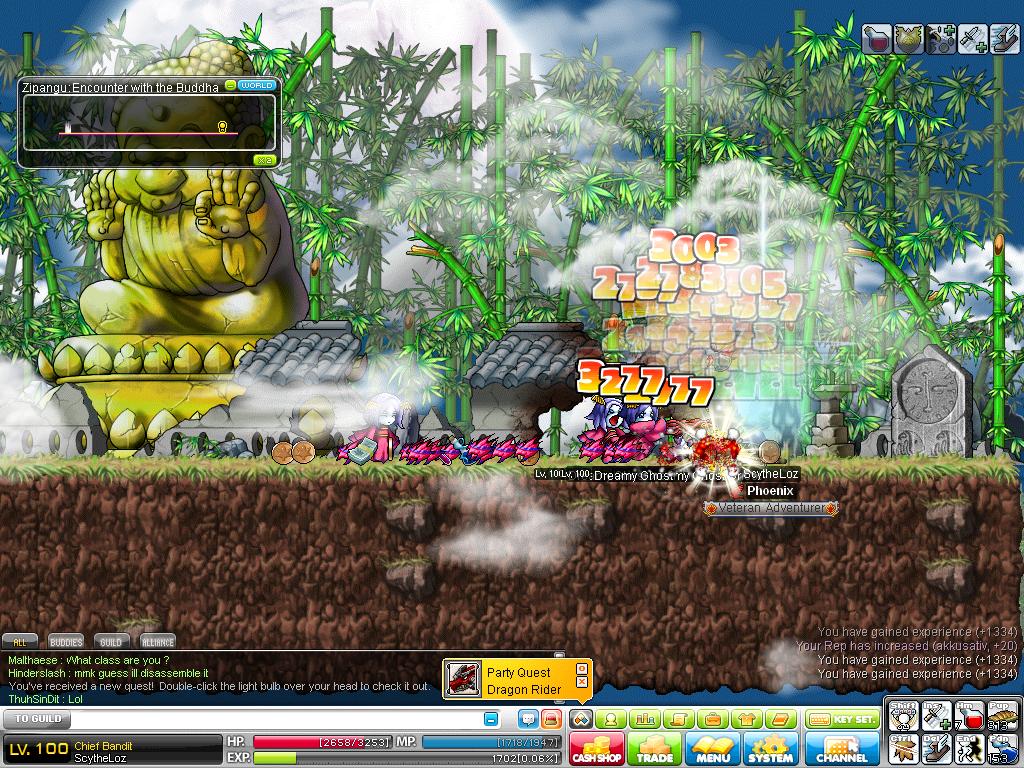
Task: Select the All chat tab
Action: click(x=21, y=642)
